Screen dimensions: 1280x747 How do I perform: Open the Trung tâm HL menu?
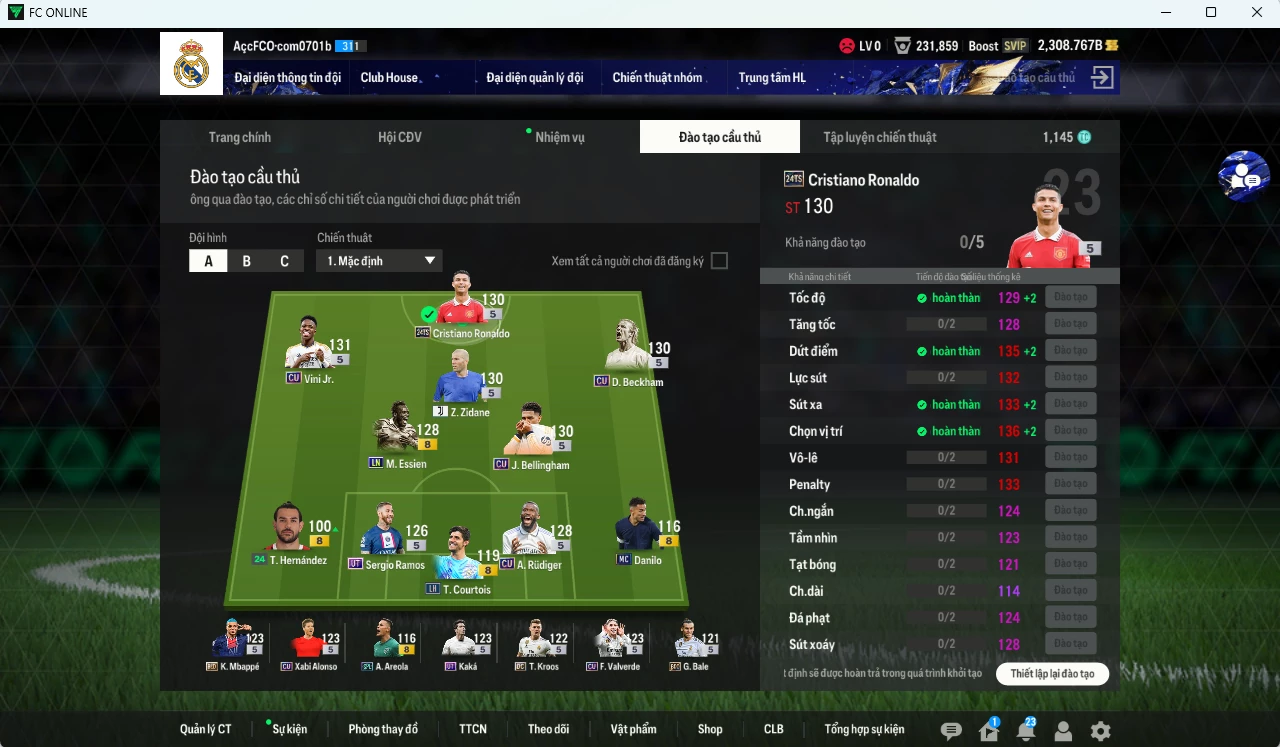click(772, 77)
